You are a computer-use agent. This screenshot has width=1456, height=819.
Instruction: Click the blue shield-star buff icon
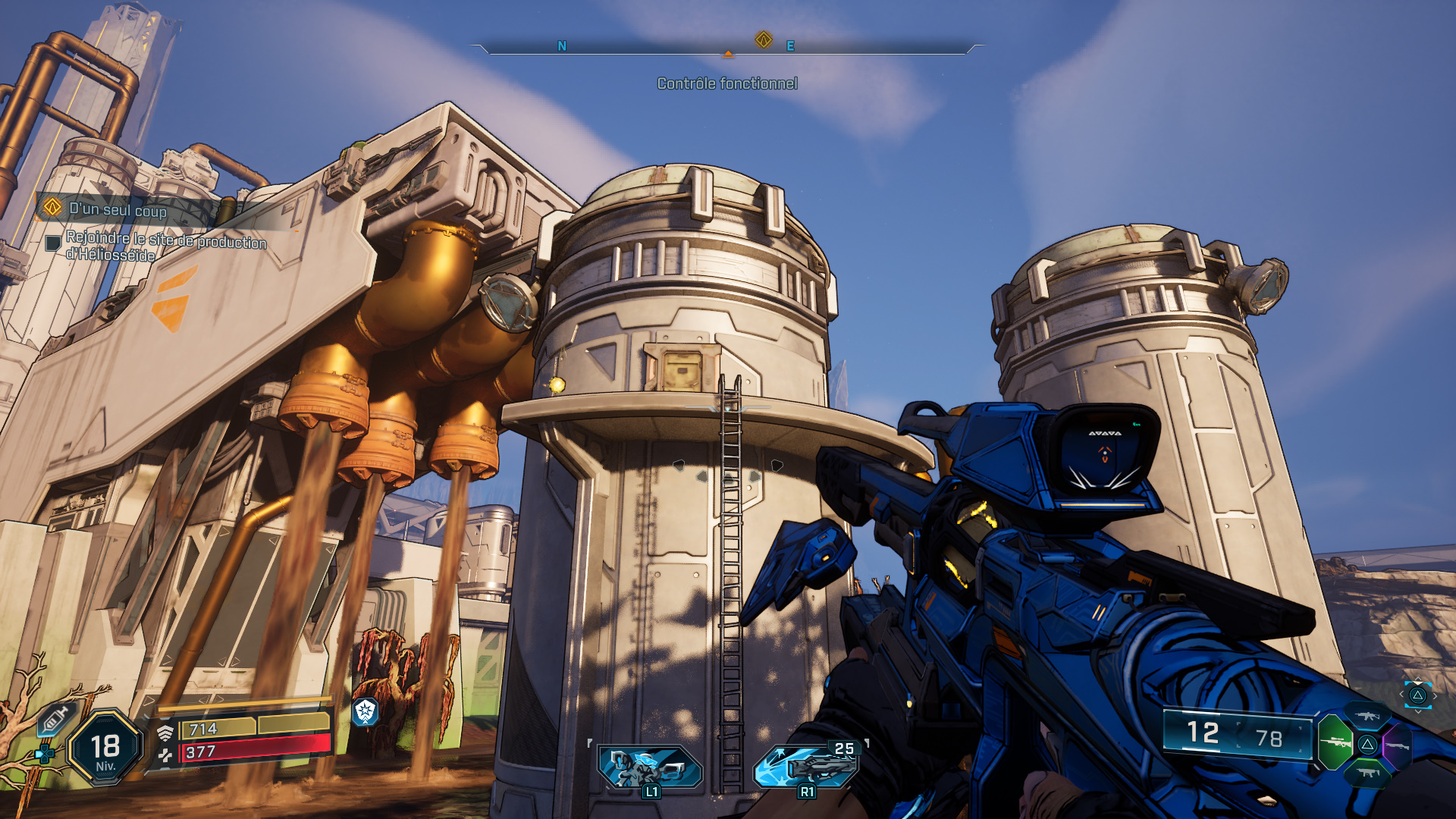(366, 711)
